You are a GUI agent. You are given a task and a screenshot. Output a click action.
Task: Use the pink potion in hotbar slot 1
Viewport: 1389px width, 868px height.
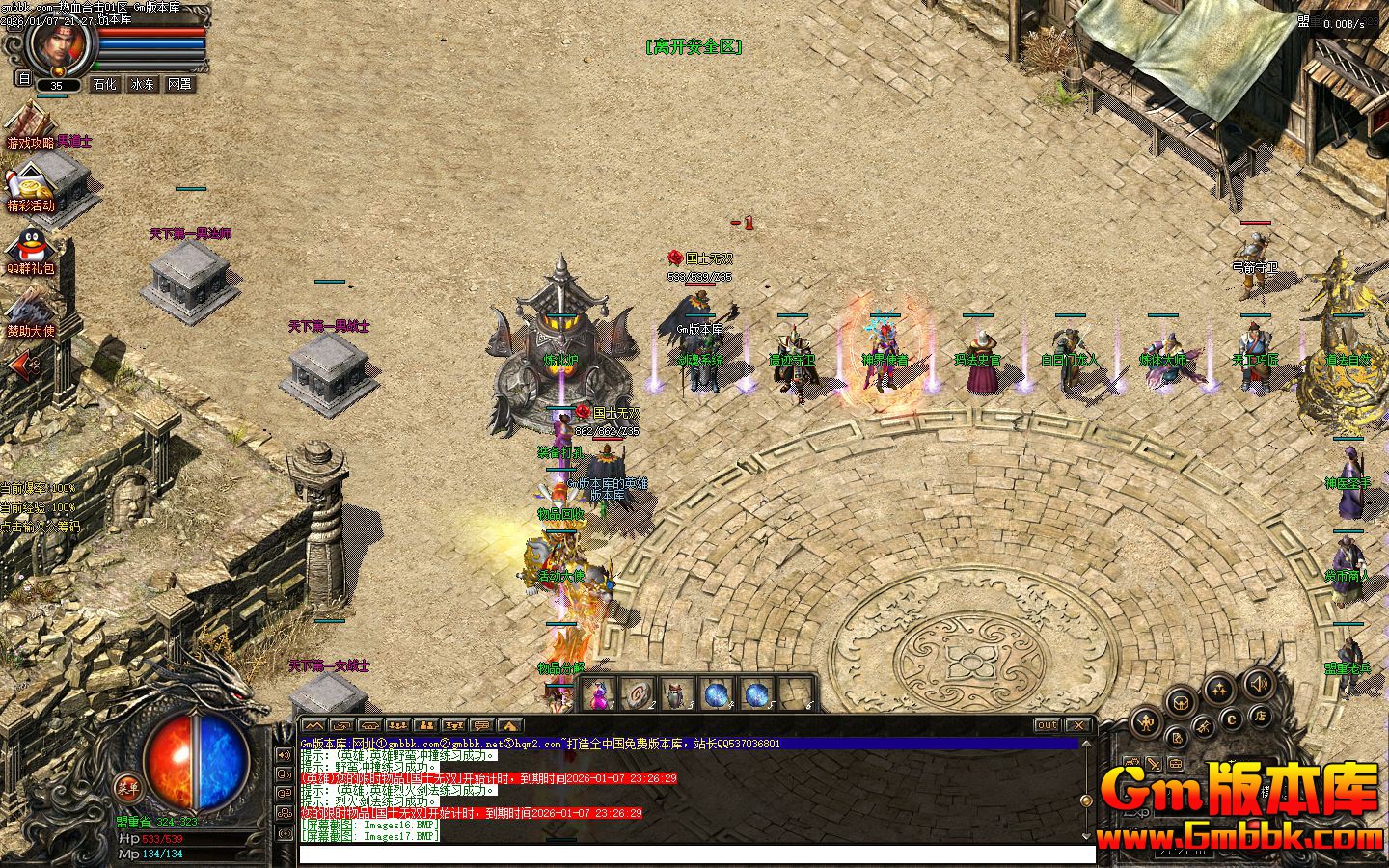point(600,693)
